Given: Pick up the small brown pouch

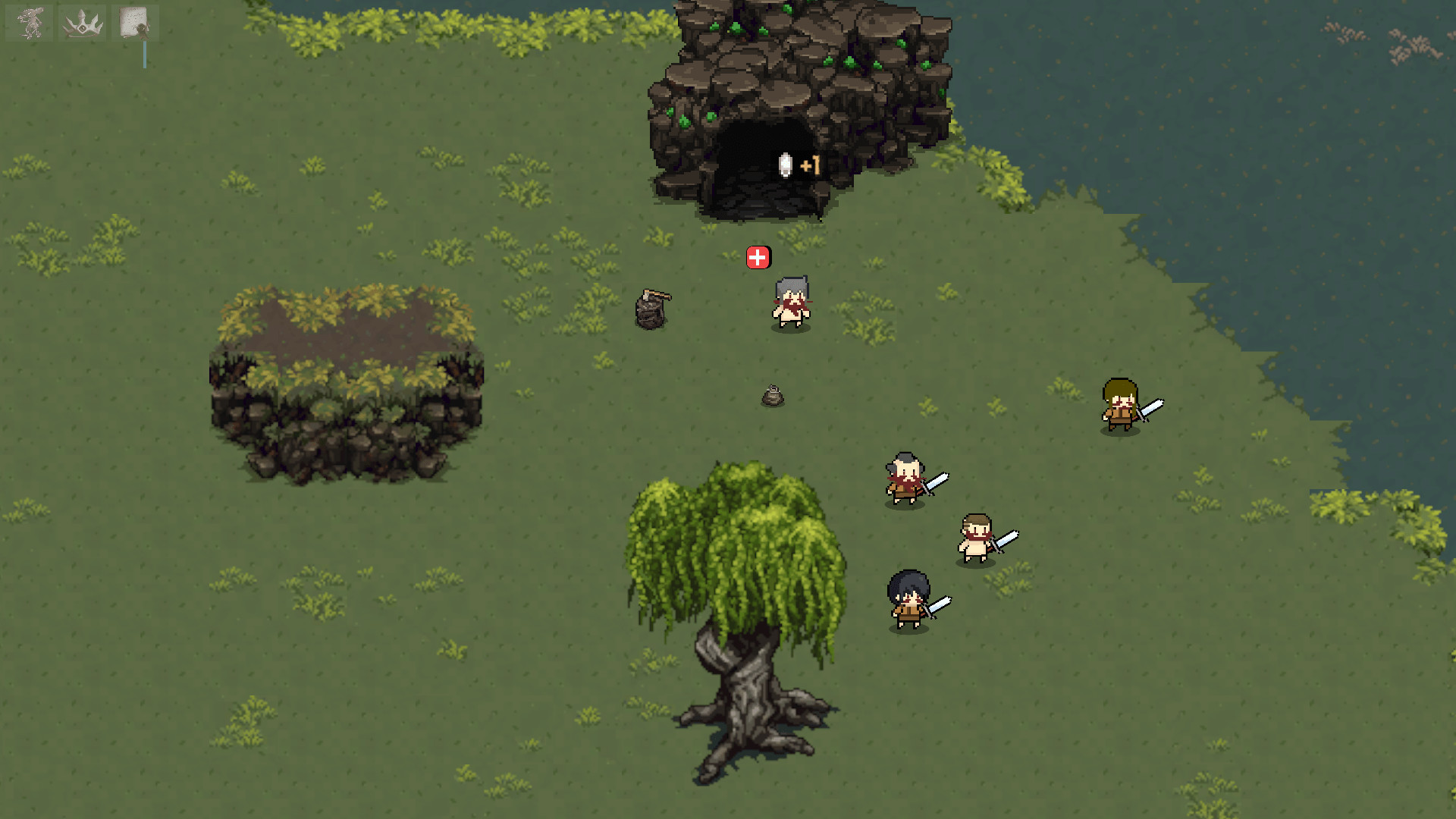Looking at the screenshot, I should click(x=773, y=395).
